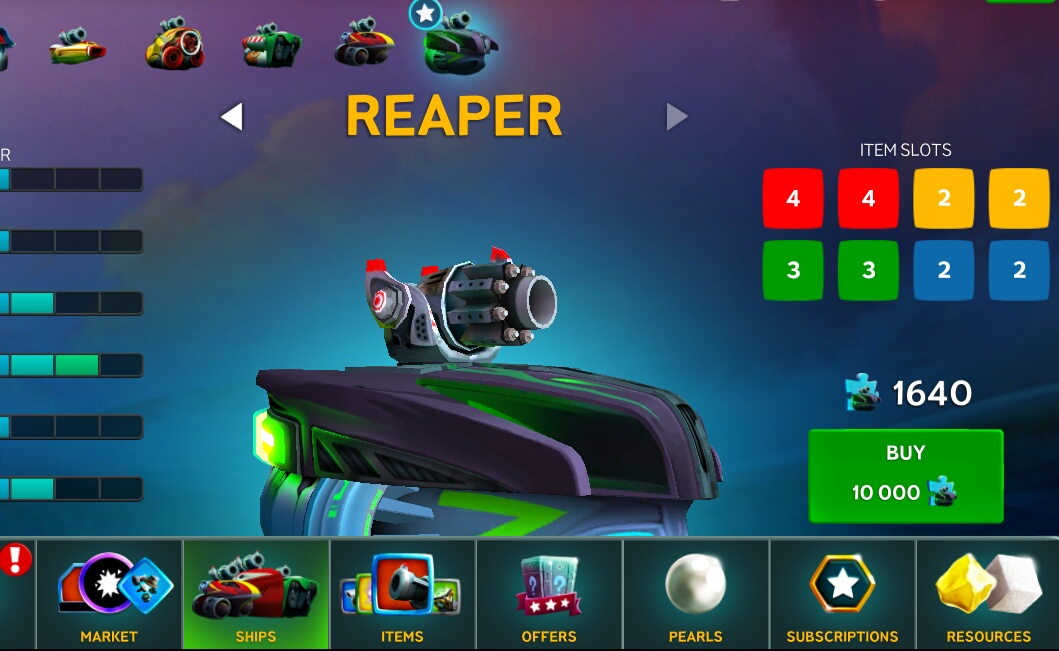Open the Resources tab
The width and height of the screenshot is (1059, 651).
[988, 594]
